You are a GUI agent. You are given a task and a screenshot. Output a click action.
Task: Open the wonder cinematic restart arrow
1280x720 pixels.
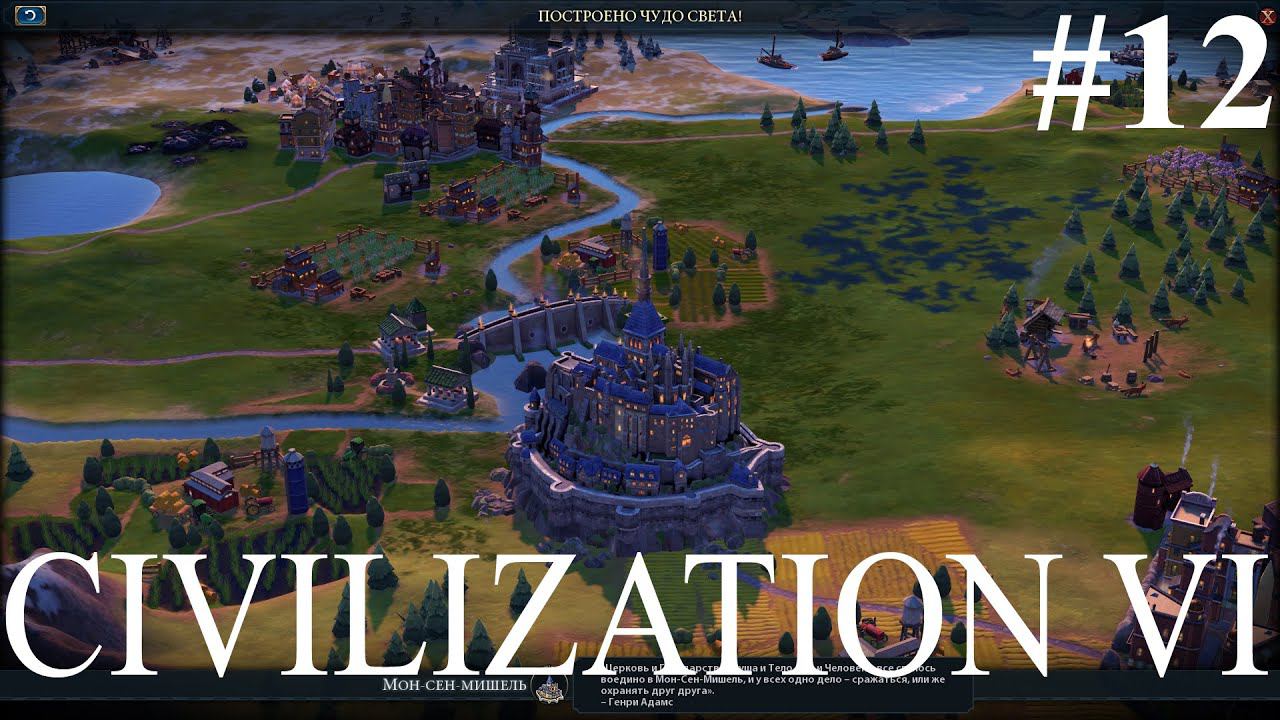coord(30,15)
